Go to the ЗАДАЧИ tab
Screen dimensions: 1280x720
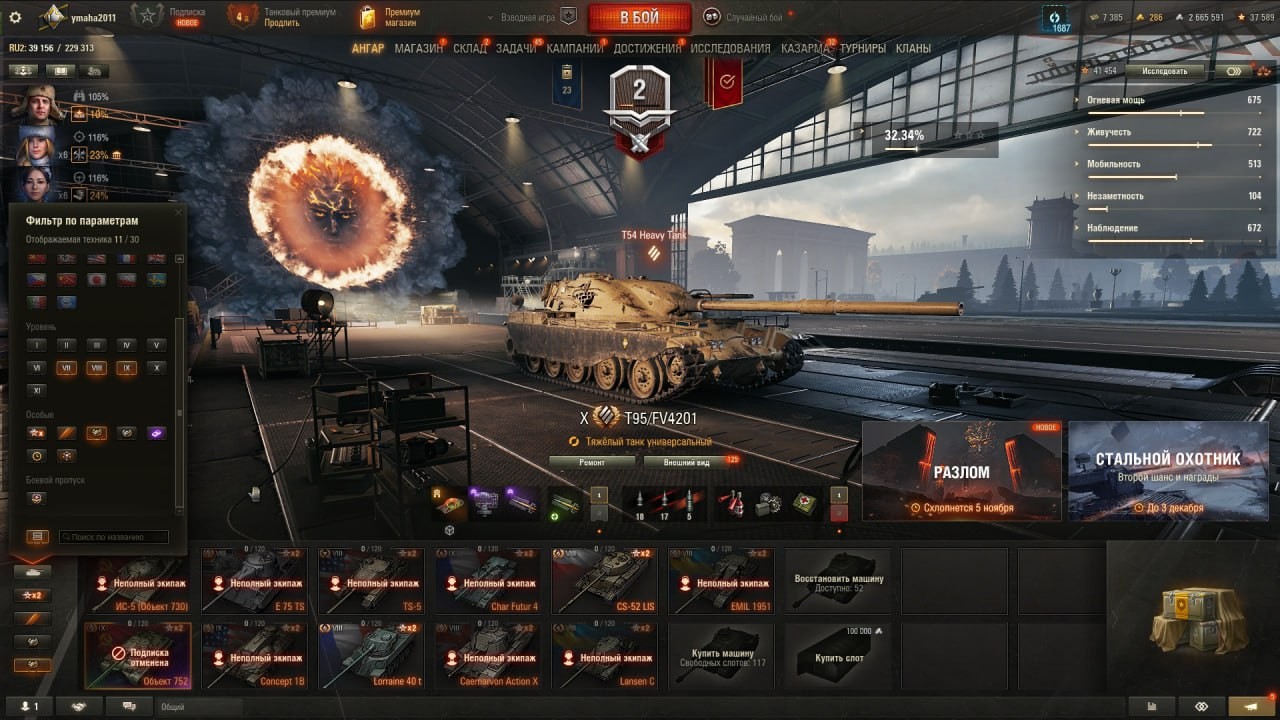point(516,48)
